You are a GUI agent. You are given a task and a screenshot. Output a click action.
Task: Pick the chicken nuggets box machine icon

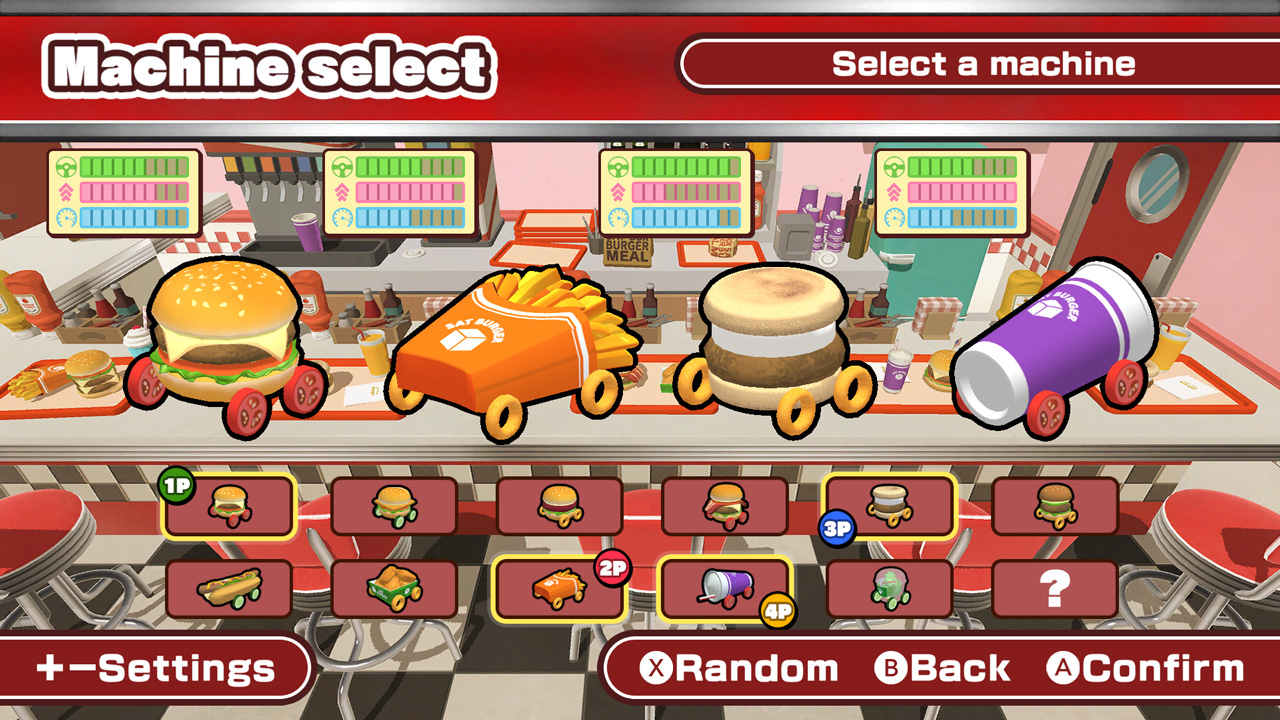[x=394, y=587]
